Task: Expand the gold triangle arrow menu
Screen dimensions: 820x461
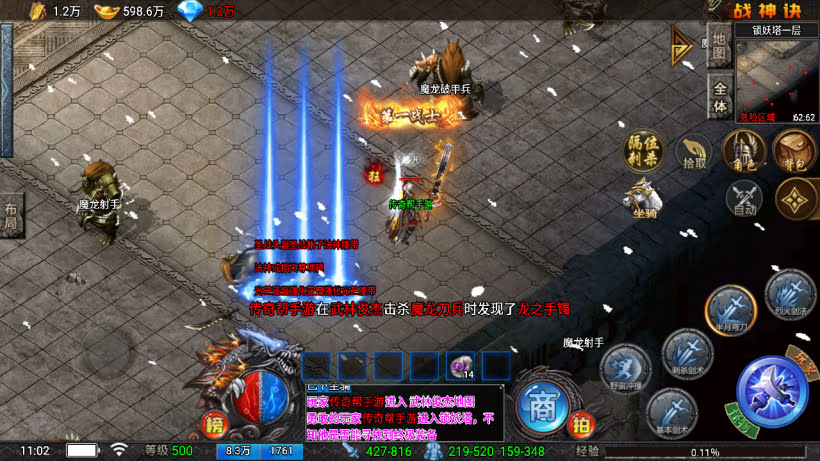Action: coord(683,45)
